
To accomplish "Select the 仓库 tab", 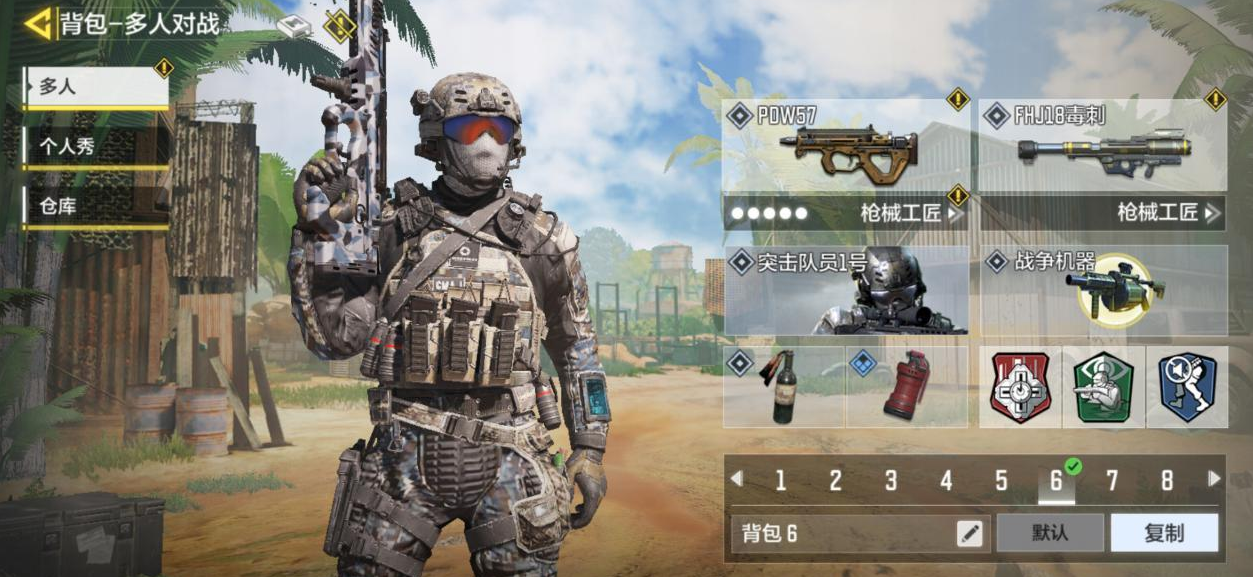I will click(x=96, y=207).
